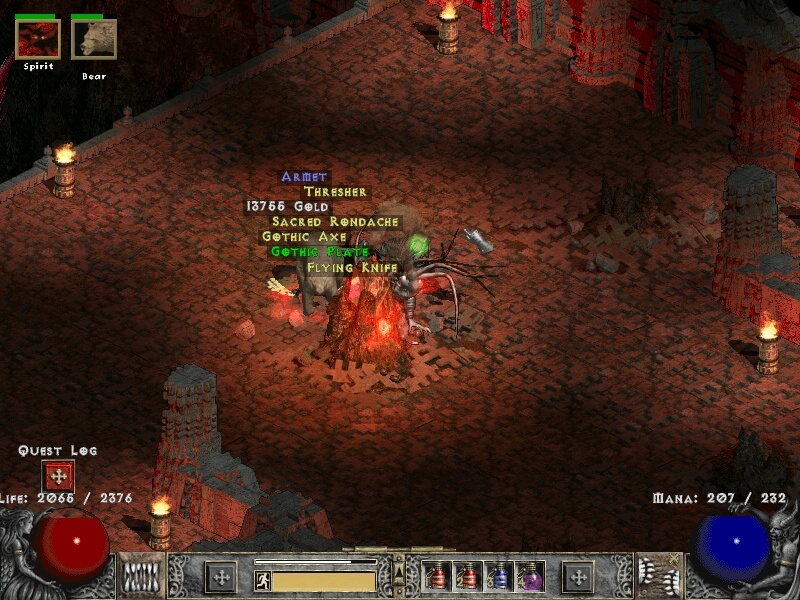Pick up the Sacred Rondache label

click(x=335, y=222)
